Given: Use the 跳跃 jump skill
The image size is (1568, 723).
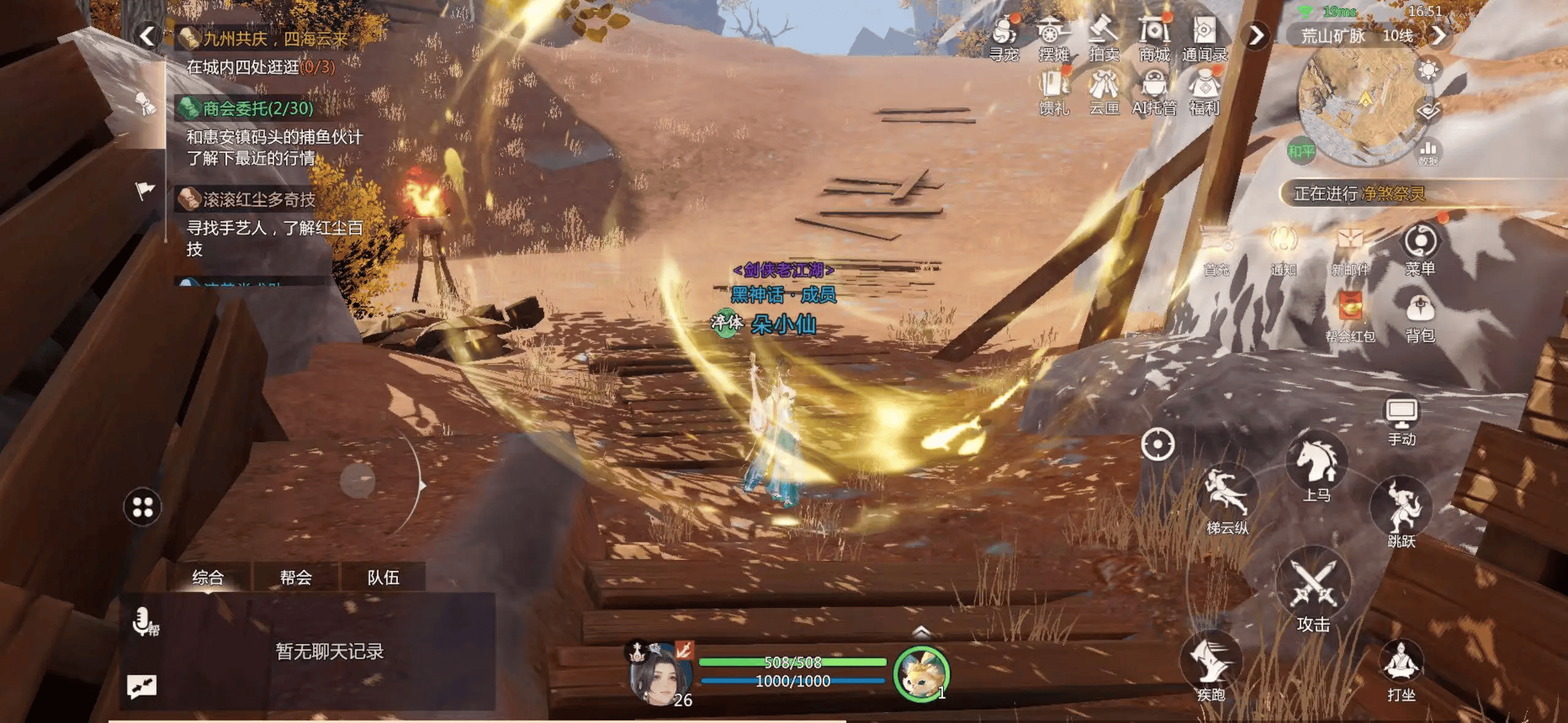Looking at the screenshot, I should click(x=1401, y=512).
